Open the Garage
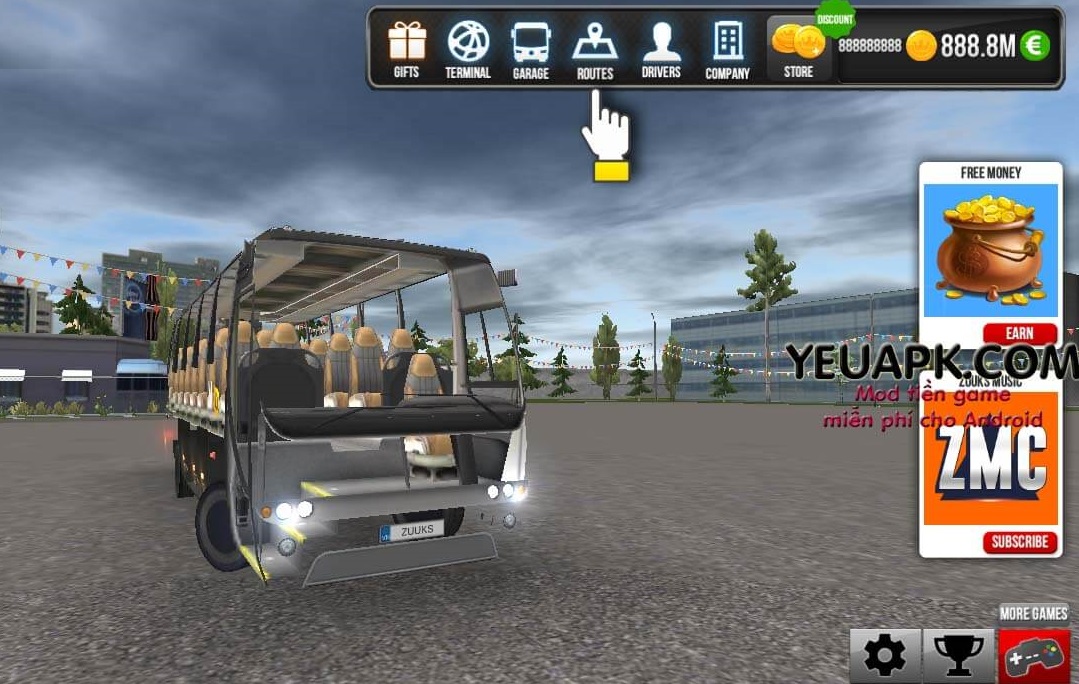The width and height of the screenshot is (1079, 684). pyautogui.click(x=530, y=50)
